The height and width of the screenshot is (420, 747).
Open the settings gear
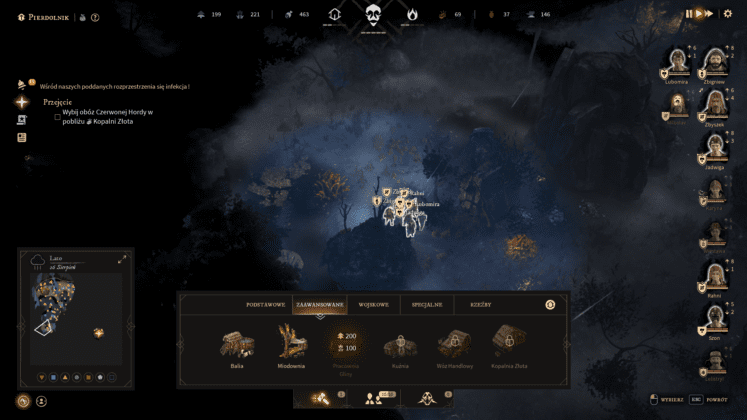click(x=730, y=13)
